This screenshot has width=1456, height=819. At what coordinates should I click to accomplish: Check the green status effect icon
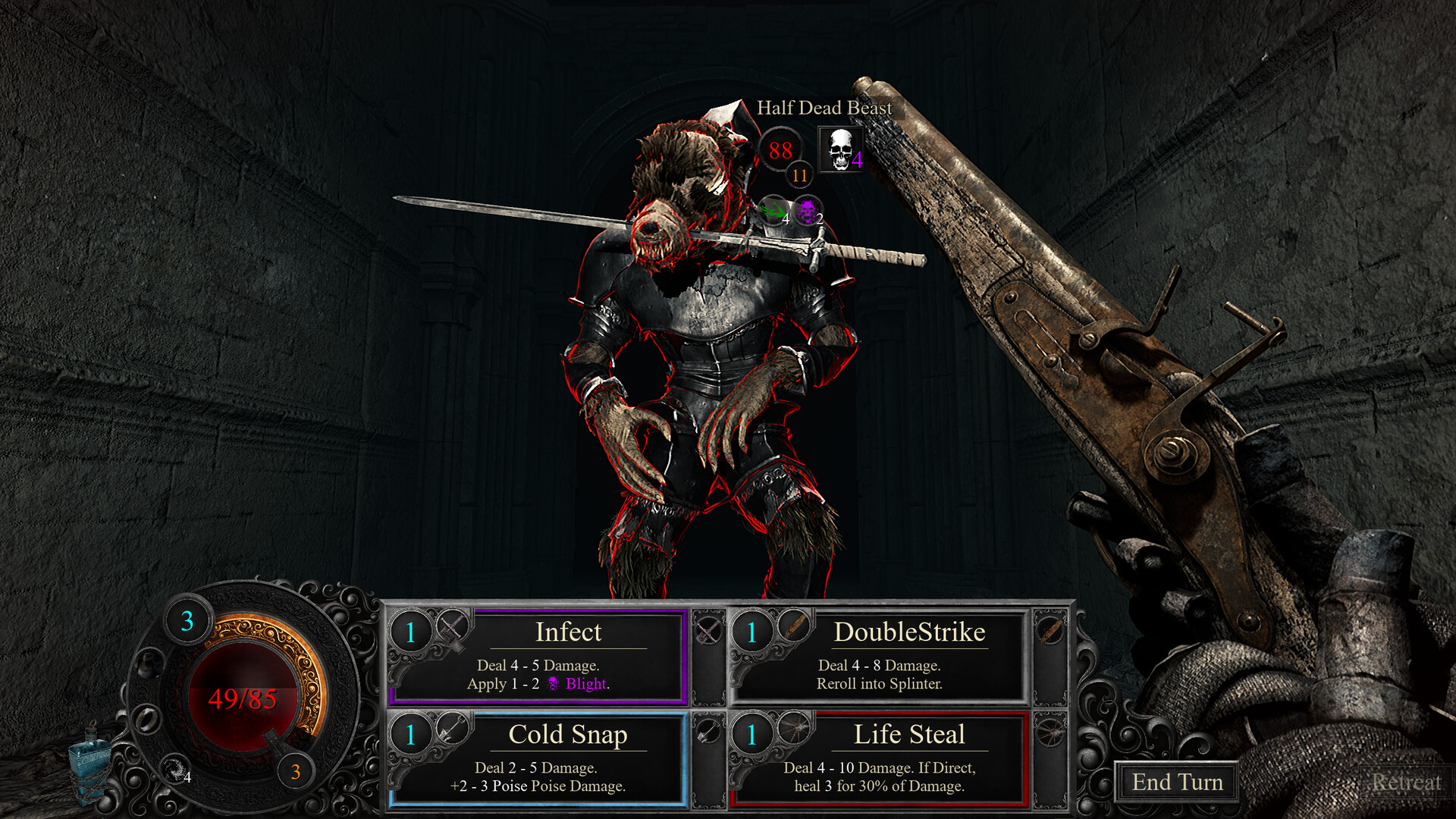773,211
